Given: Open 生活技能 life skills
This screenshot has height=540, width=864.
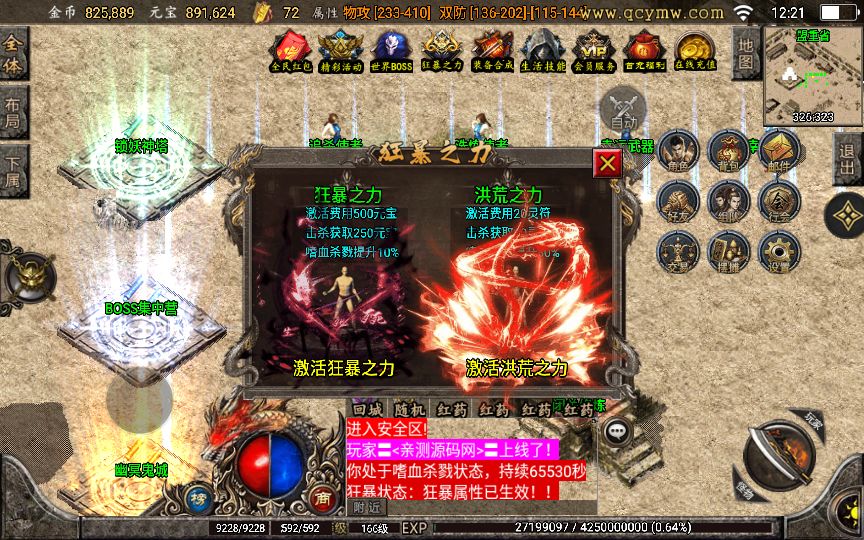Looking at the screenshot, I should (543, 49).
